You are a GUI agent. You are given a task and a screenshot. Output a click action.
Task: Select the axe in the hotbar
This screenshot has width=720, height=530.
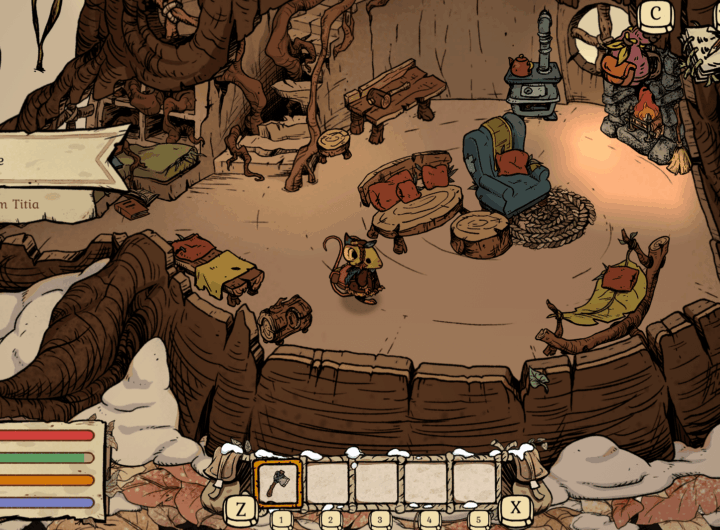[278, 483]
